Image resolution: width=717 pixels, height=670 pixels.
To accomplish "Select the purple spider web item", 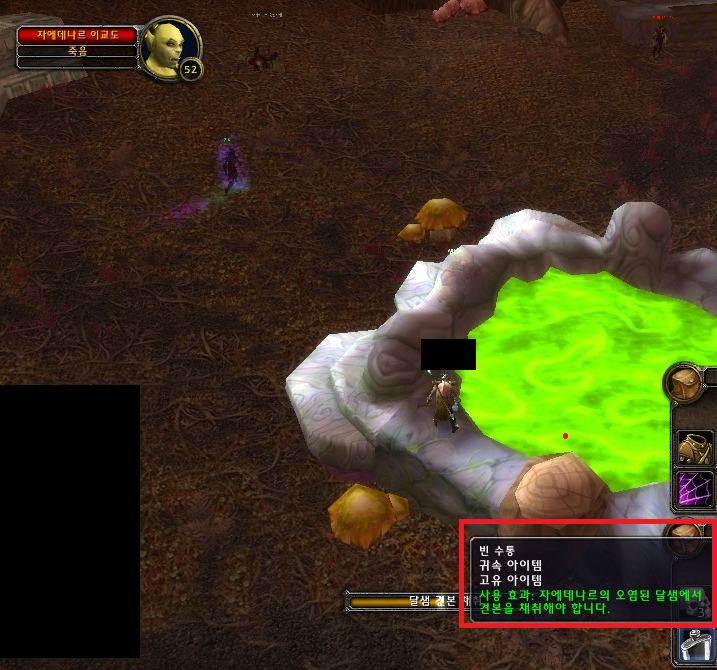I will tap(695, 490).
